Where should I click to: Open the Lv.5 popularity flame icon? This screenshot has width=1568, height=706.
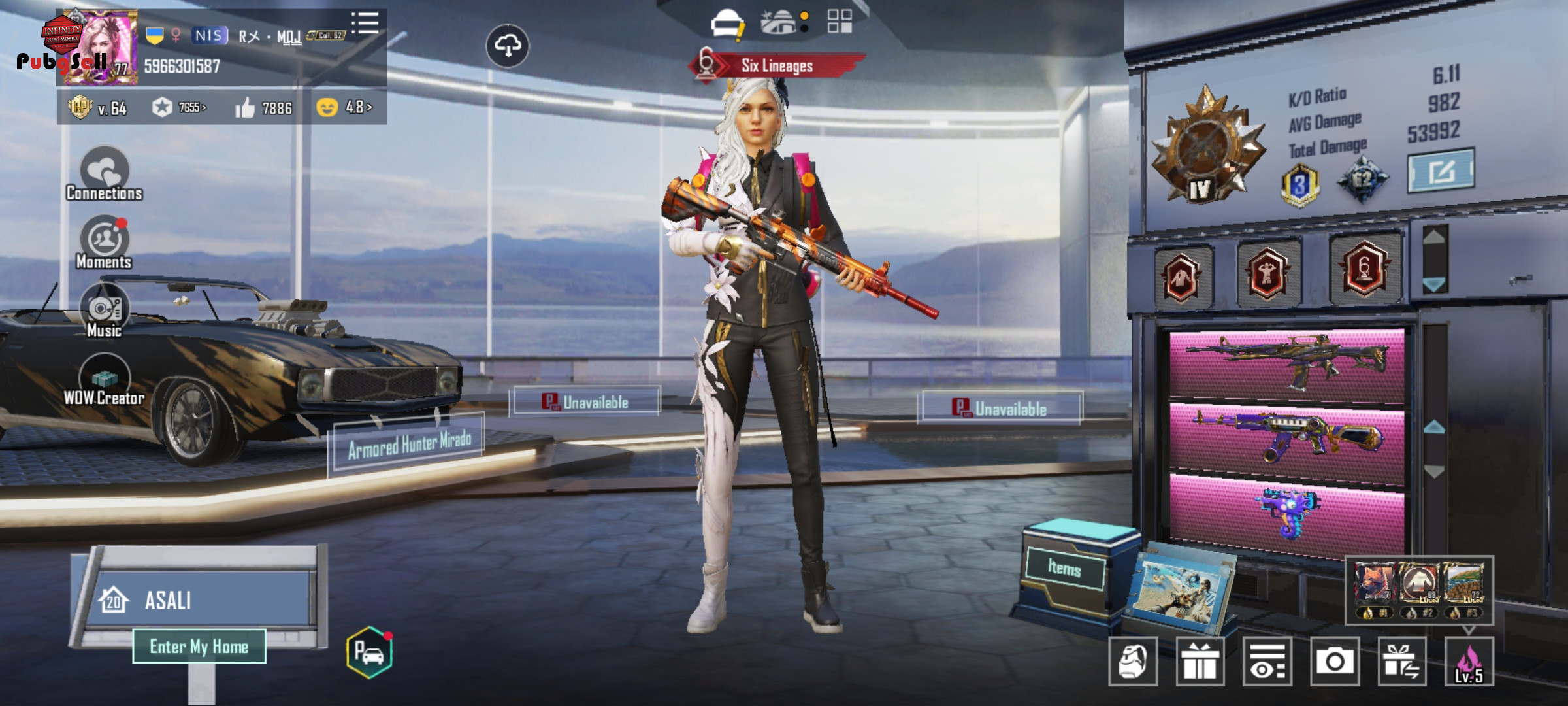click(x=1469, y=662)
